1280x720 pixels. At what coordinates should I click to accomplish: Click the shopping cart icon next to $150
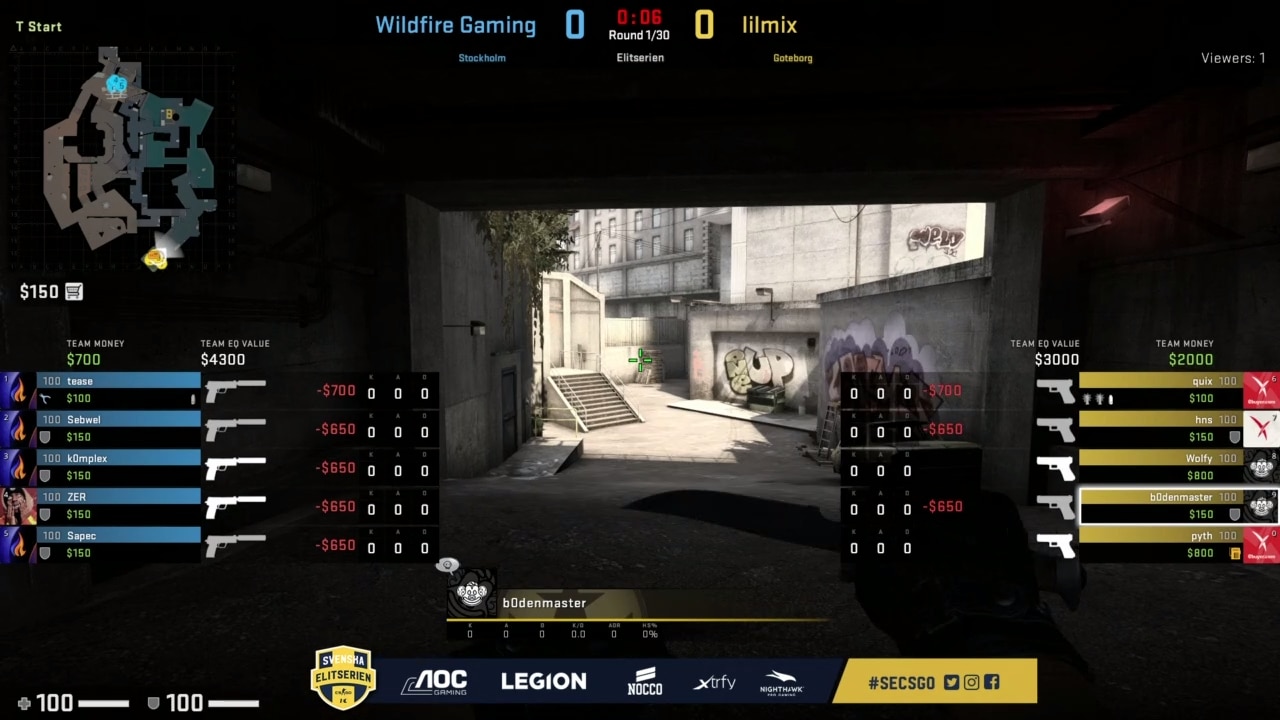[73, 291]
